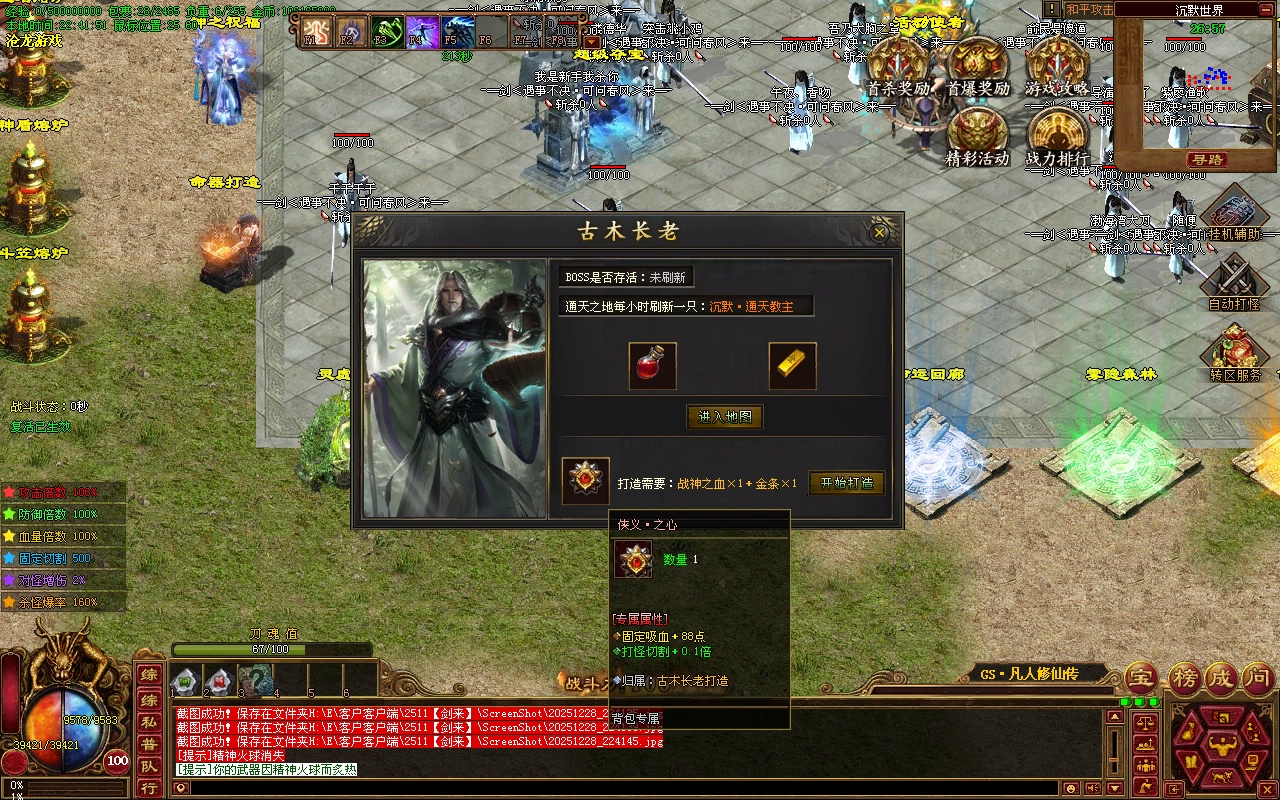Open the 宝 treasure round button
1280x800 pixels.
(x=1141, y=678)
